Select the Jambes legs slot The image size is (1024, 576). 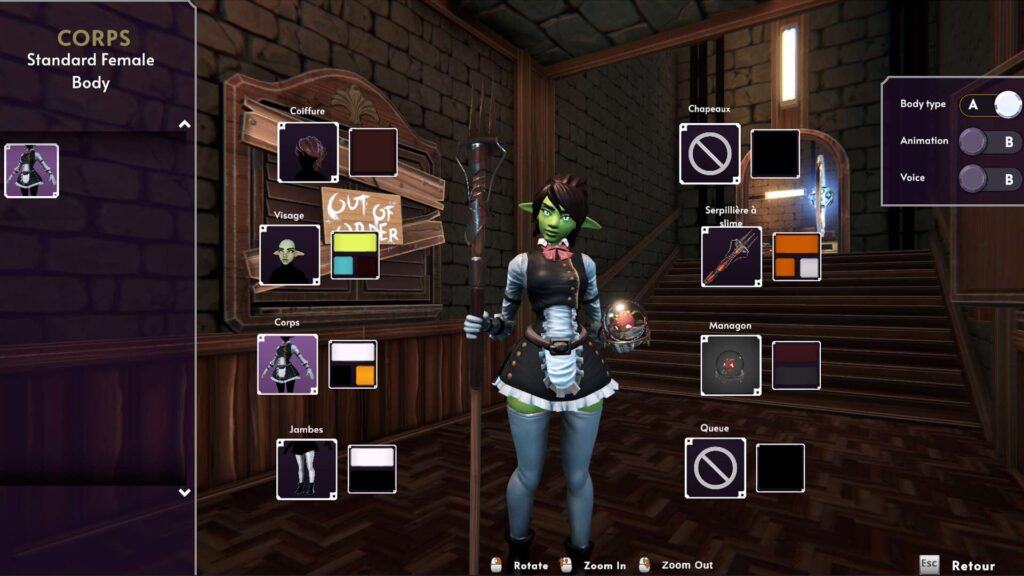(x=307, y=469)
